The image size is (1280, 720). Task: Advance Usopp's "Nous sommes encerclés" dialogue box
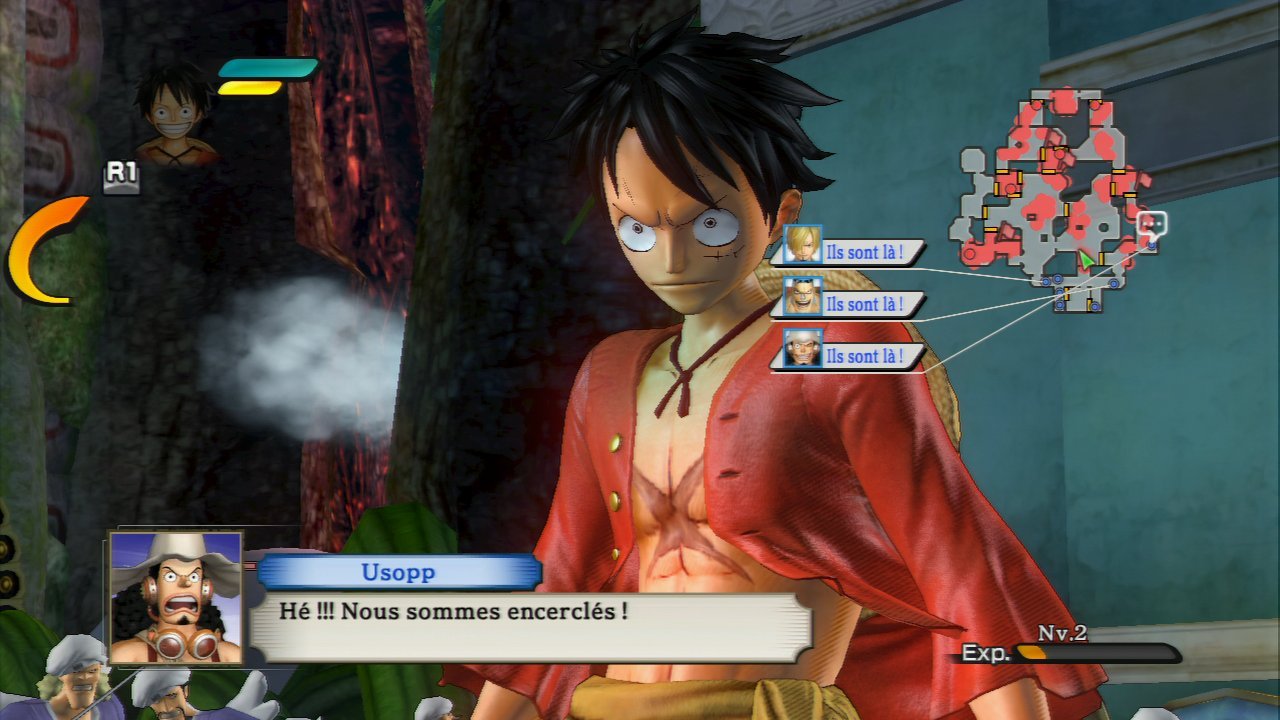[x=530, y=626]
